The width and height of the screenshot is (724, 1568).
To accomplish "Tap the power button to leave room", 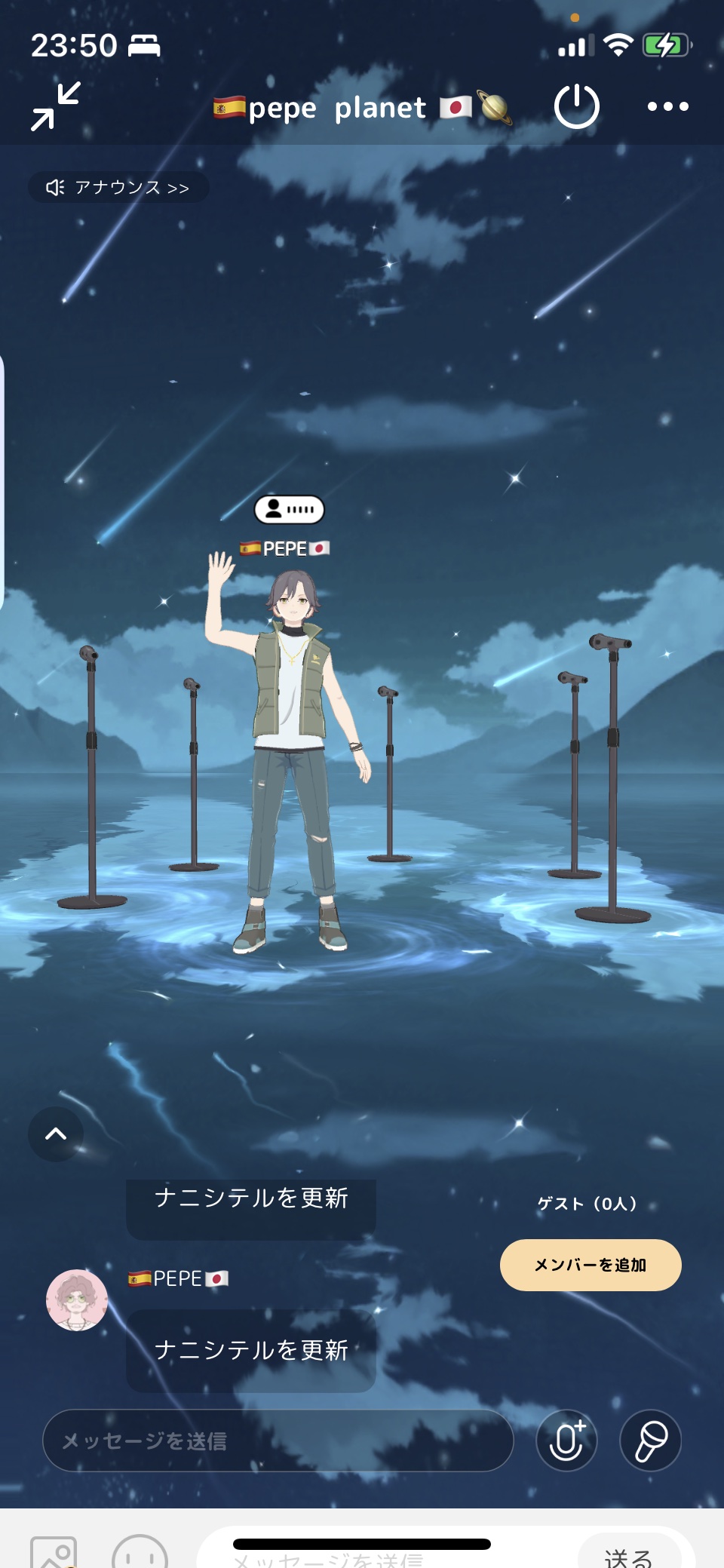I will point(576,106).
